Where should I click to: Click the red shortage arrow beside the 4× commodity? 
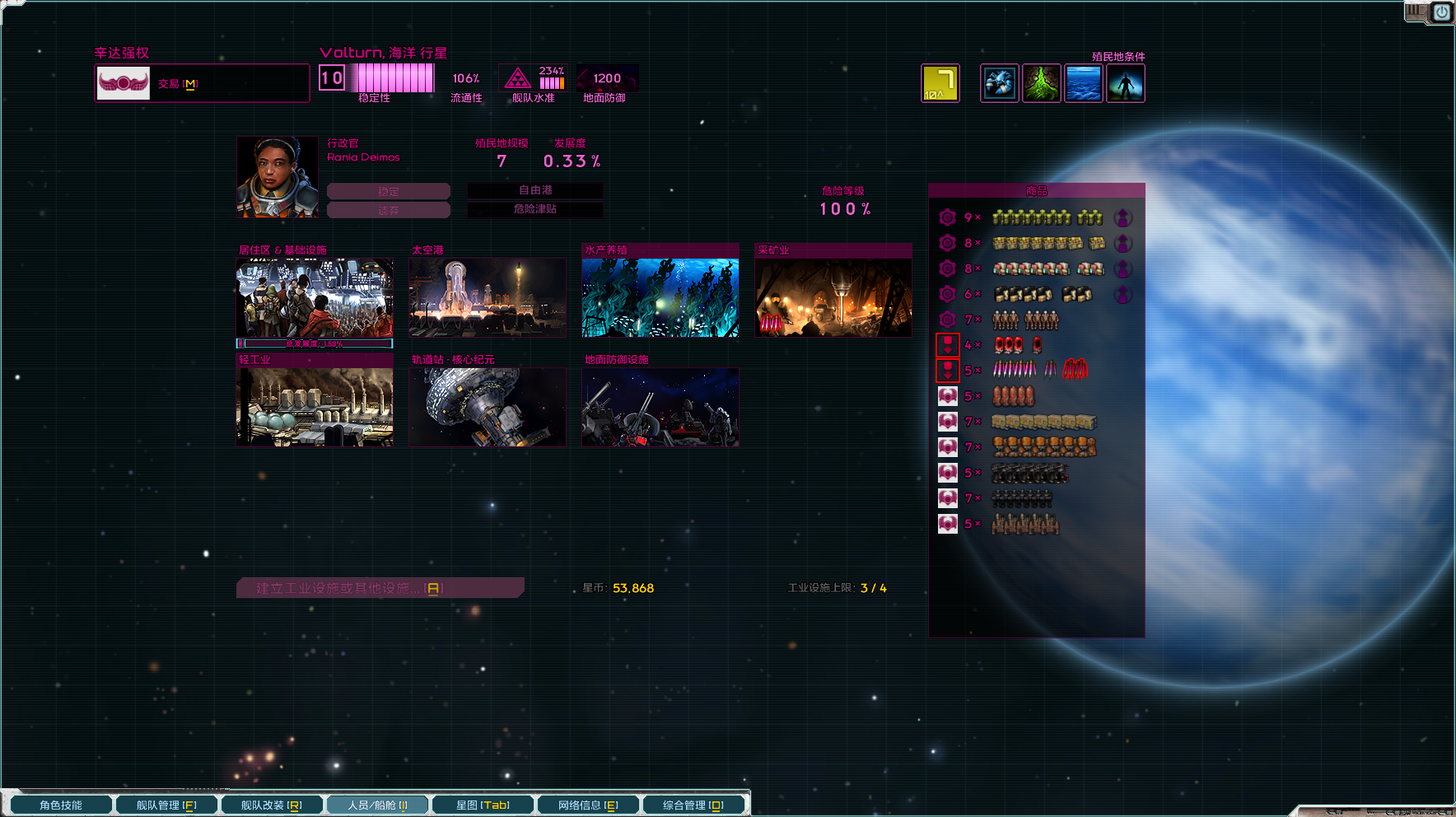click(947, 345)
